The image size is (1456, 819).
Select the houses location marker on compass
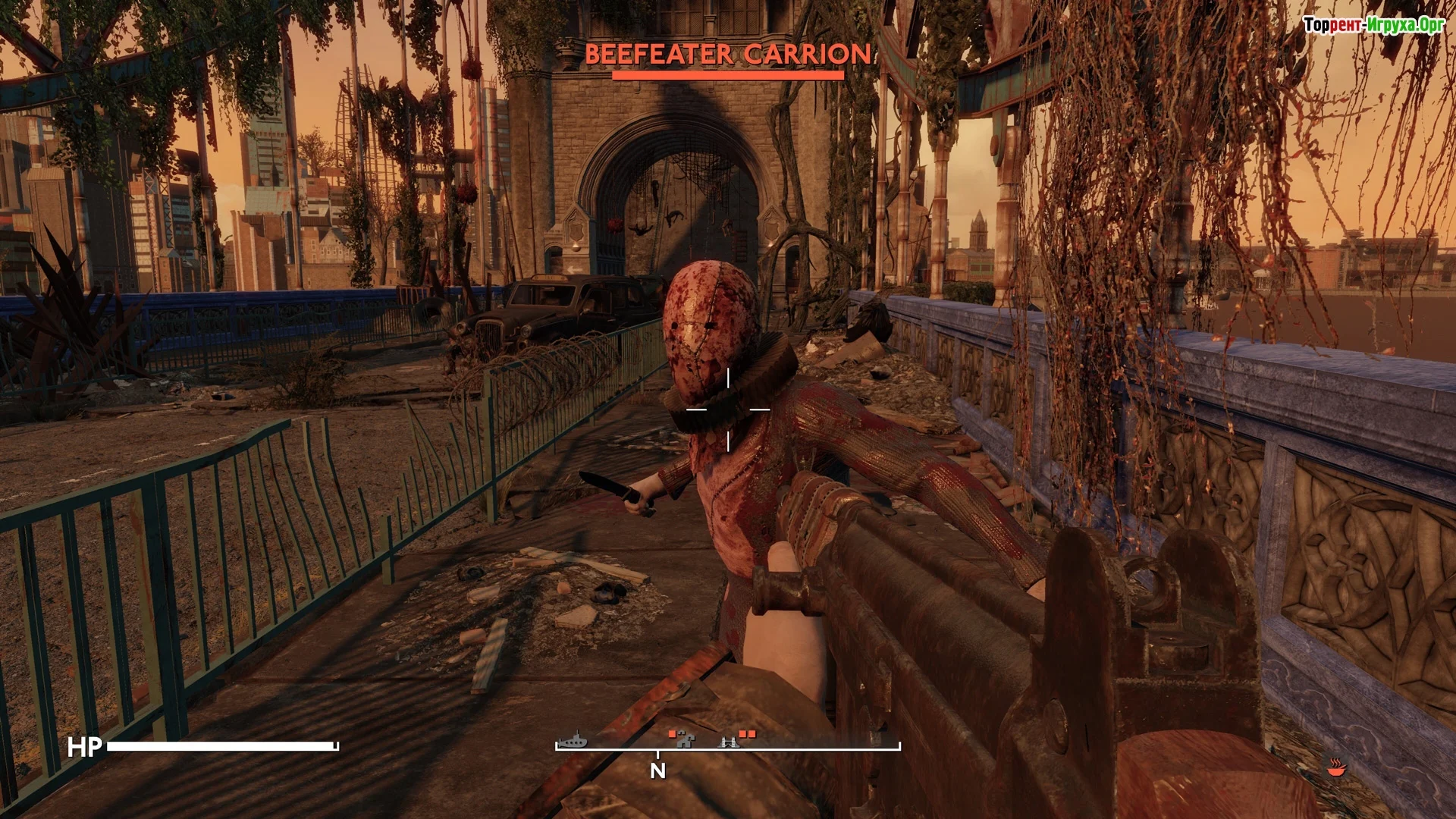(x=686, y=739)
